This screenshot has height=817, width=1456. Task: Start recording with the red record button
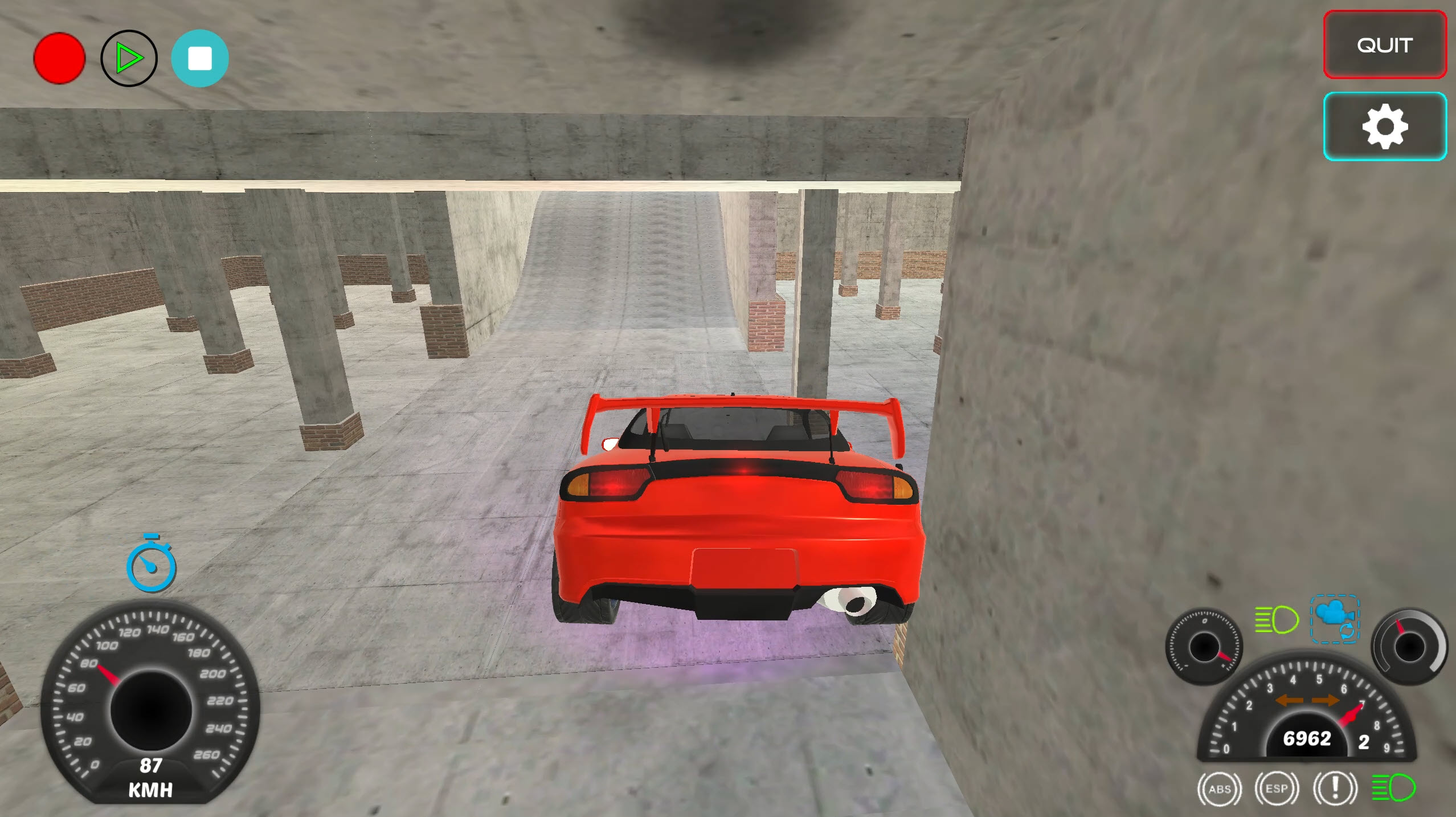click(x=58, y=58)
